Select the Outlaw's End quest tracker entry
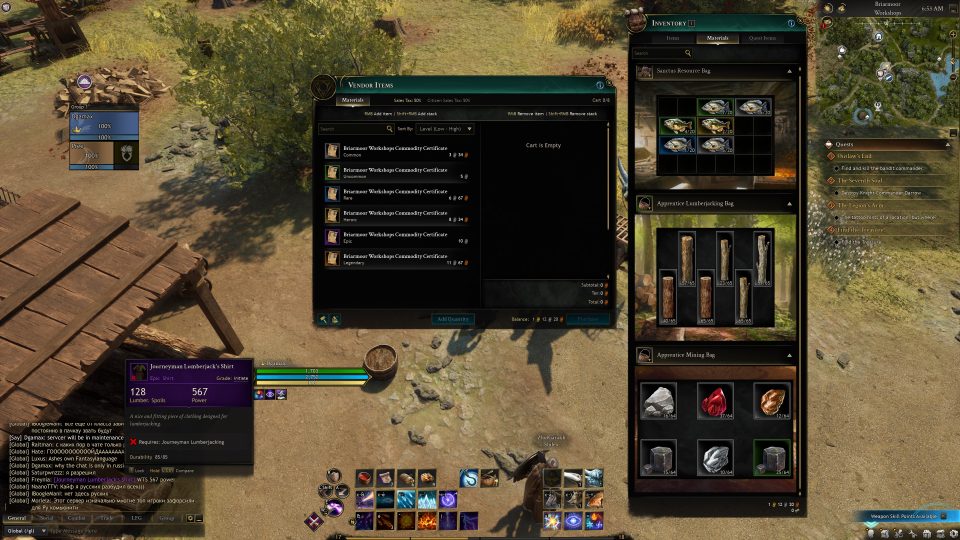 [858, 155]
